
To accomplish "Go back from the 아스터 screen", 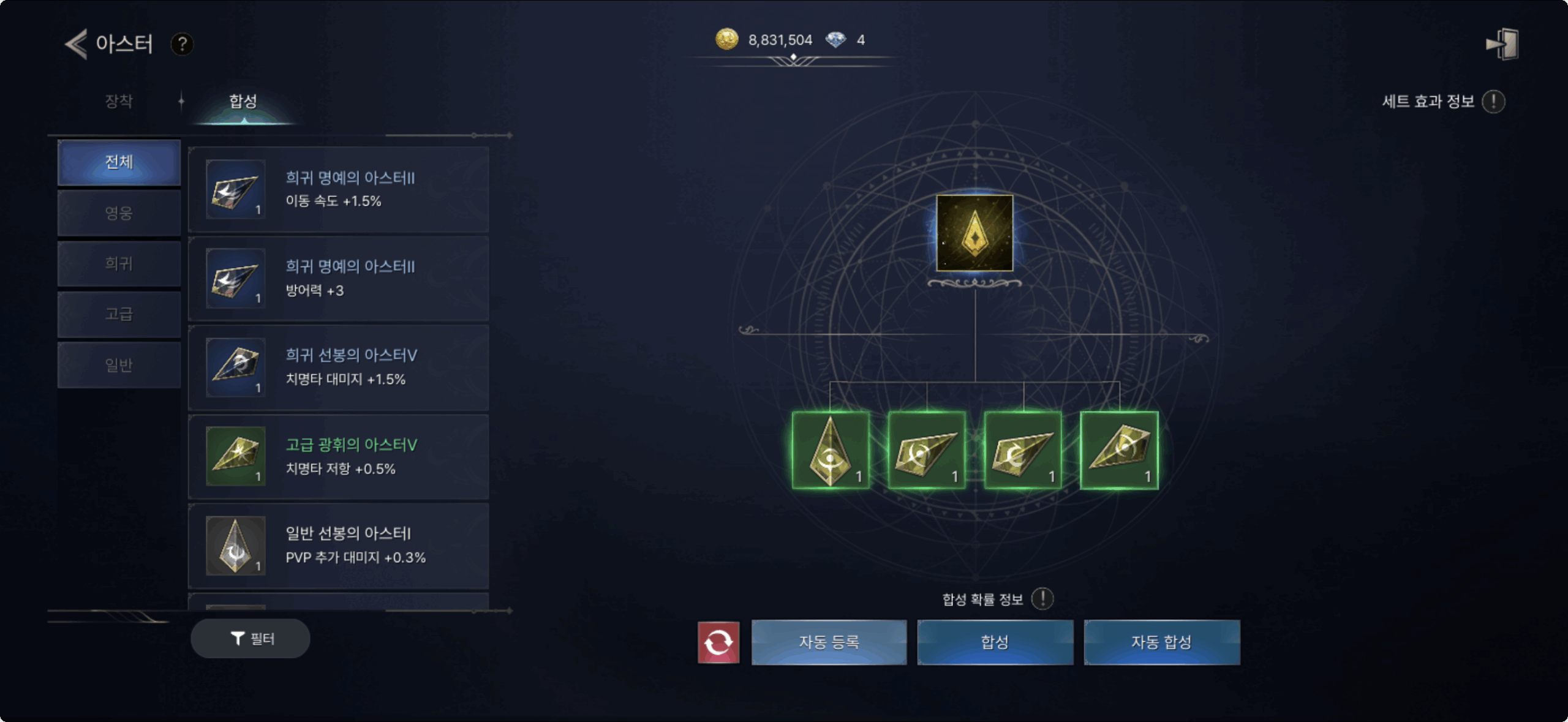I will point(77,44).
